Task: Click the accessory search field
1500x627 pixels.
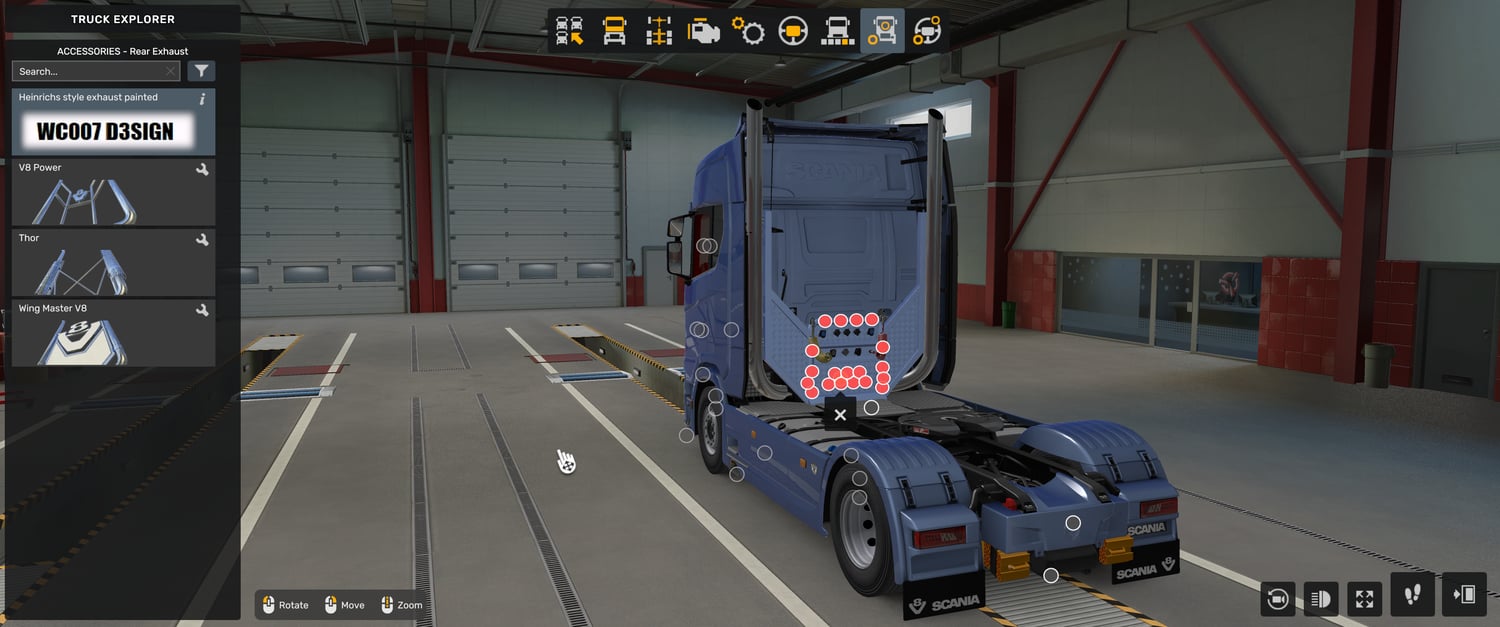Action: 88,71
